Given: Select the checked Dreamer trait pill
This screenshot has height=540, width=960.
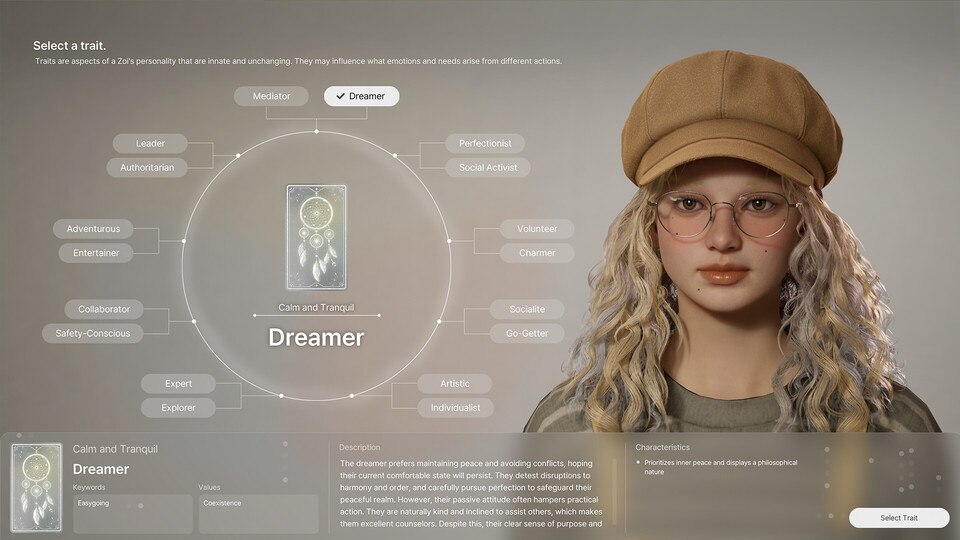Looking at the screenshot, I should (361, 96).
